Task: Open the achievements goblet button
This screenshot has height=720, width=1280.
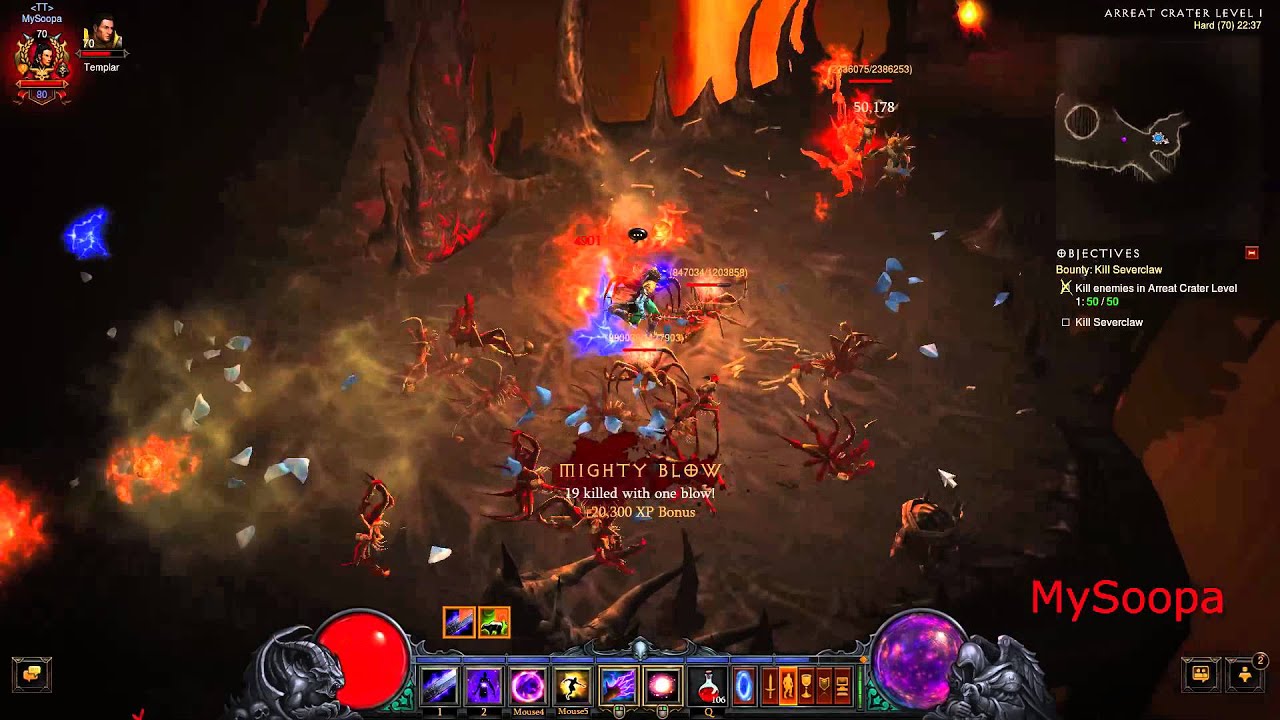Action: pyautogui.click(x=806, y=687)
